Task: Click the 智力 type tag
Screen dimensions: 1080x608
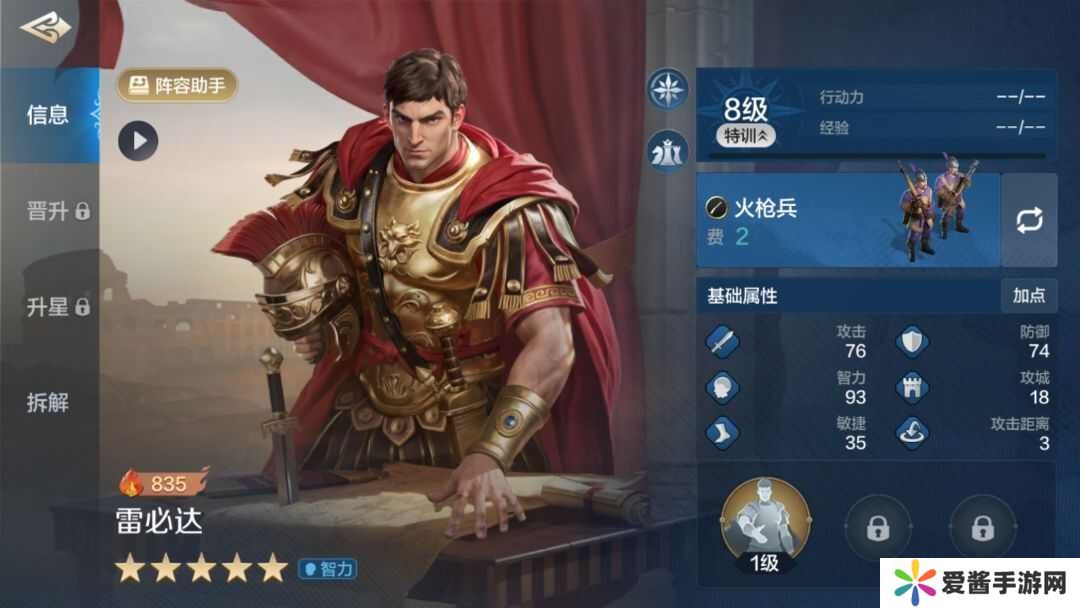Action: (328, 569)
